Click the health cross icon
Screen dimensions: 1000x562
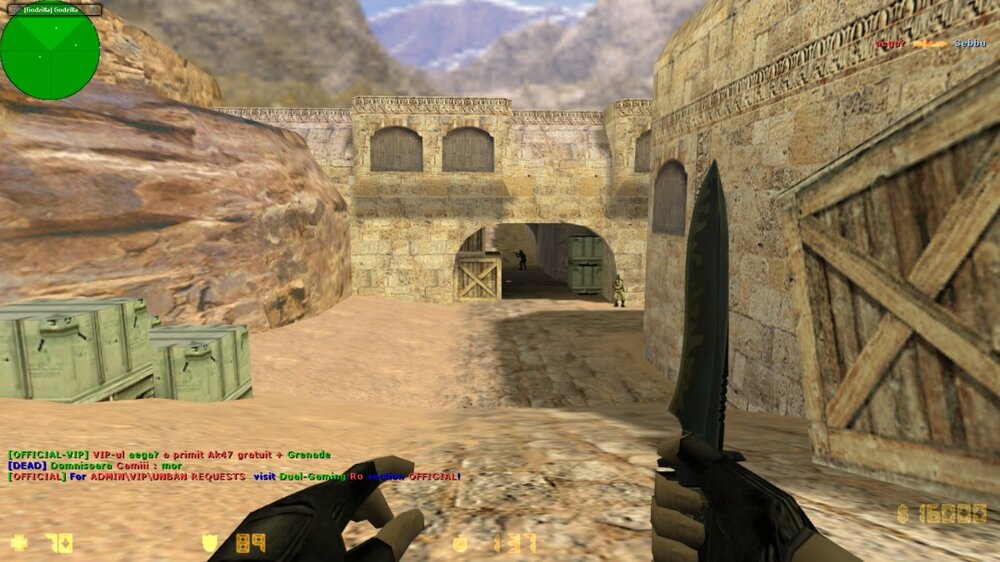19,544
